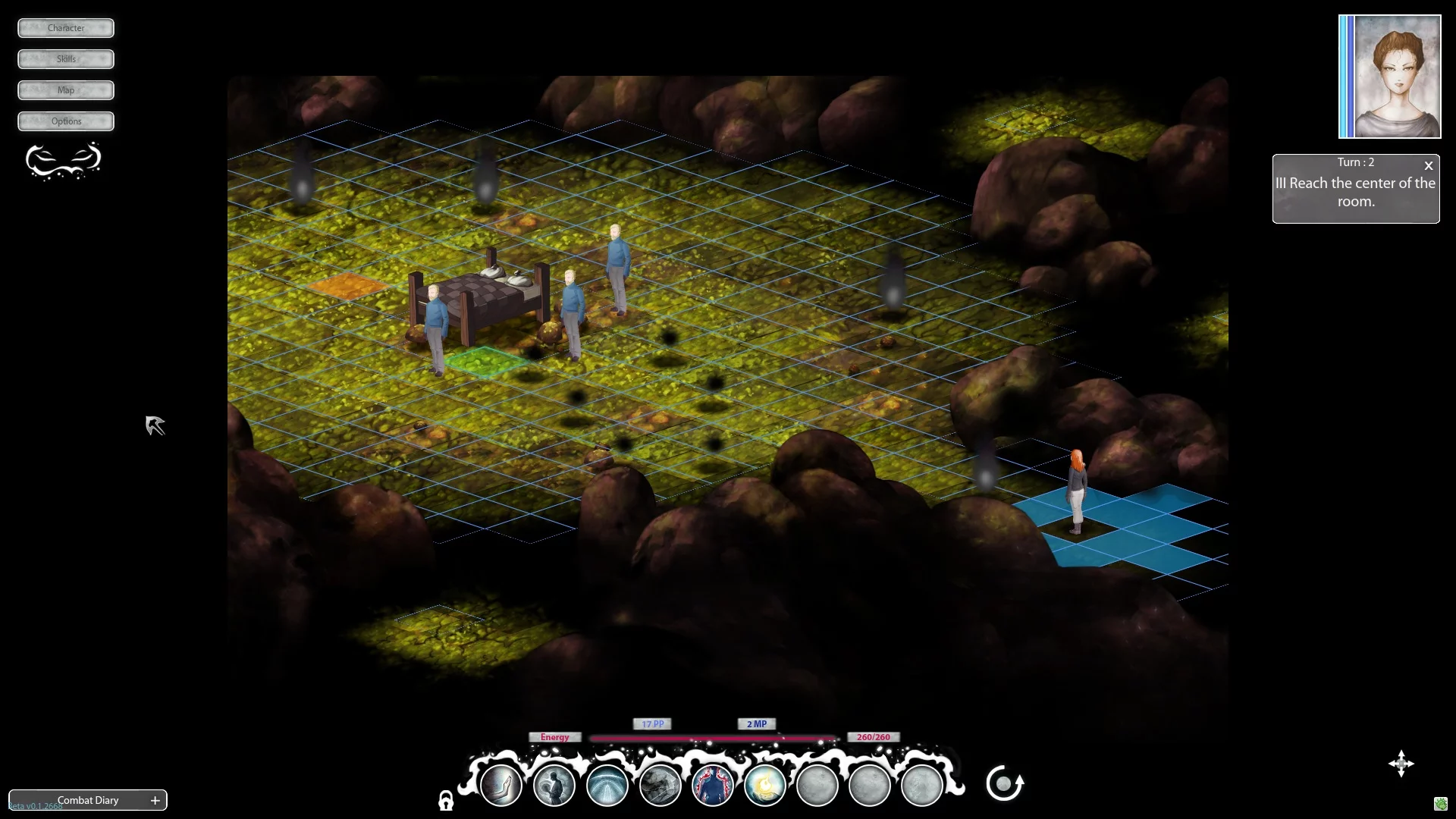Open the Character screen
Screen dimensions: 1456x819
[66, 28]
